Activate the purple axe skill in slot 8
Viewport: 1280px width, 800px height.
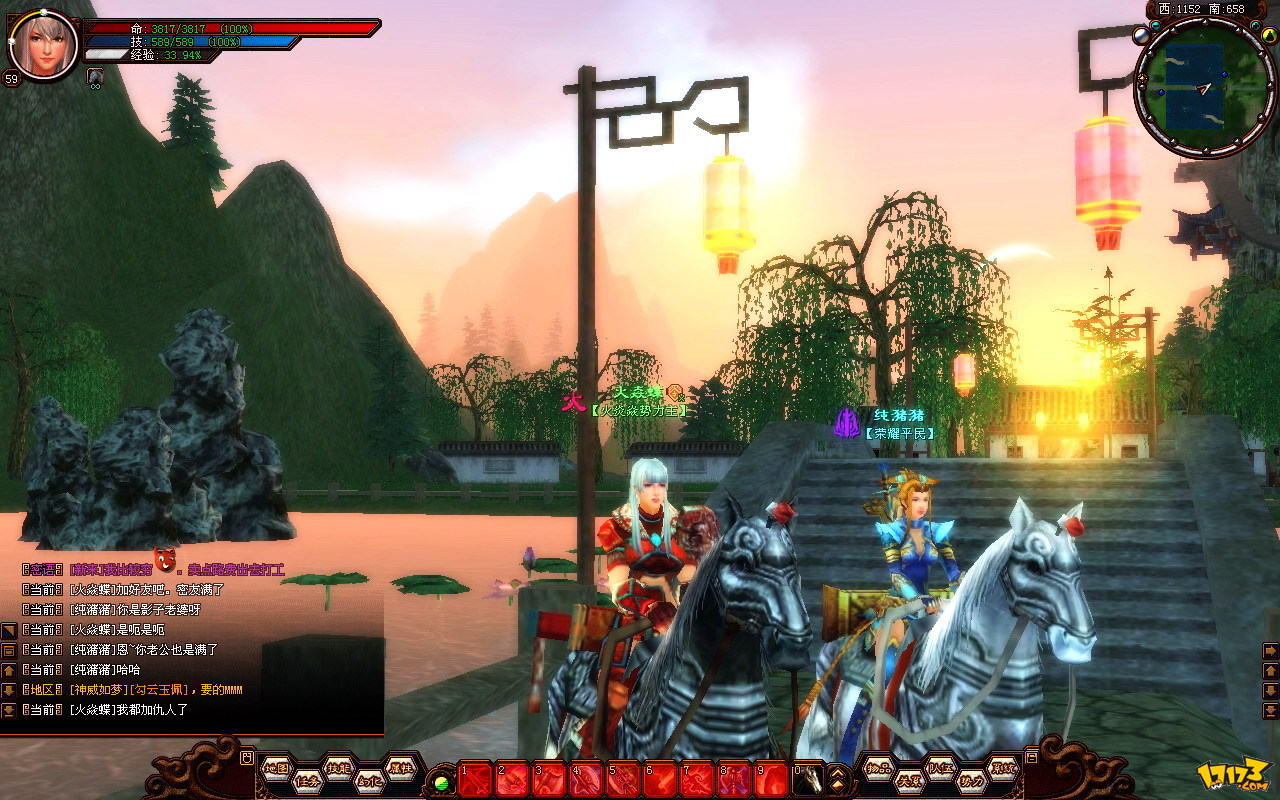point(734,779)
